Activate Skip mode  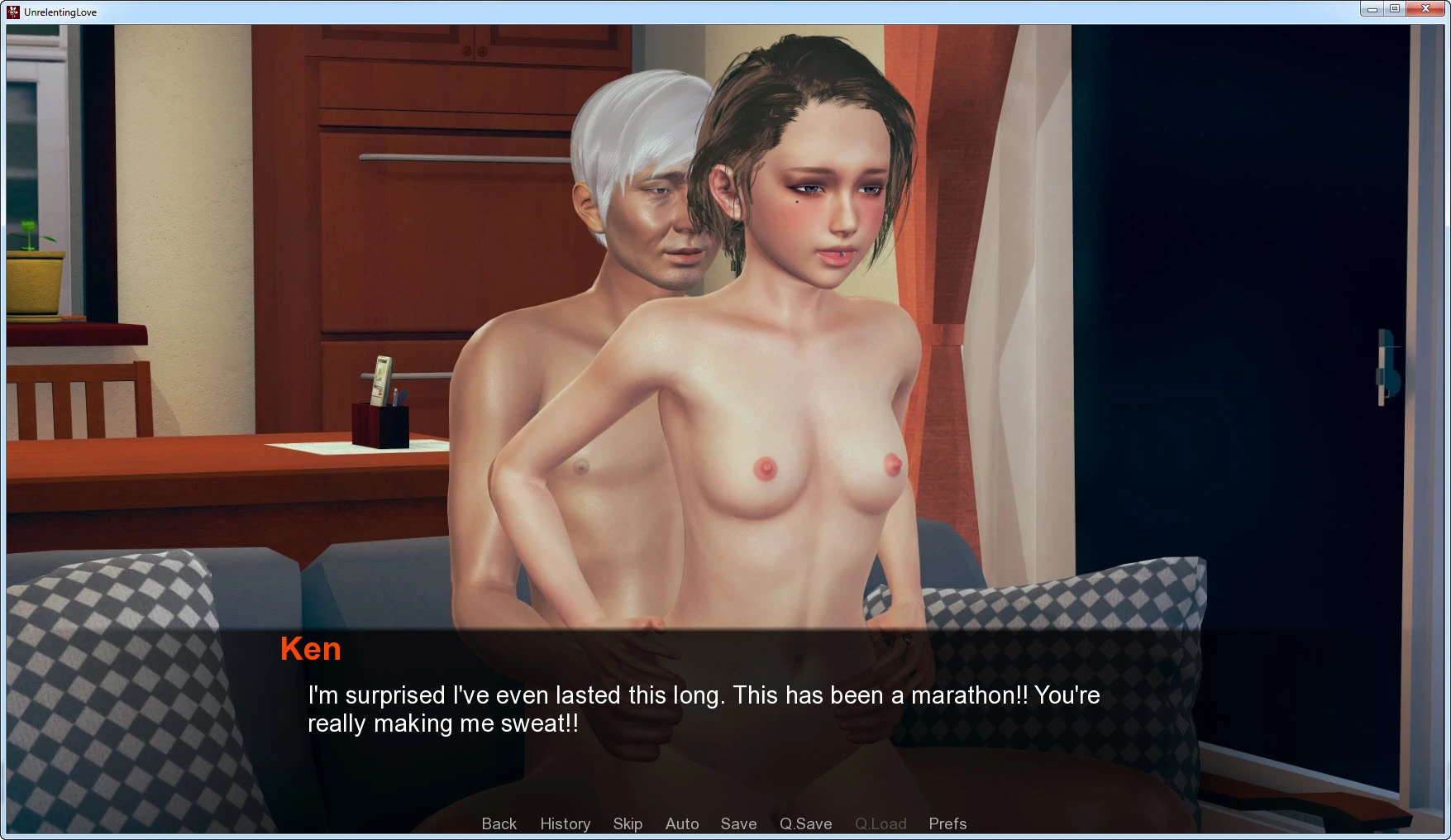click(628, 823)
